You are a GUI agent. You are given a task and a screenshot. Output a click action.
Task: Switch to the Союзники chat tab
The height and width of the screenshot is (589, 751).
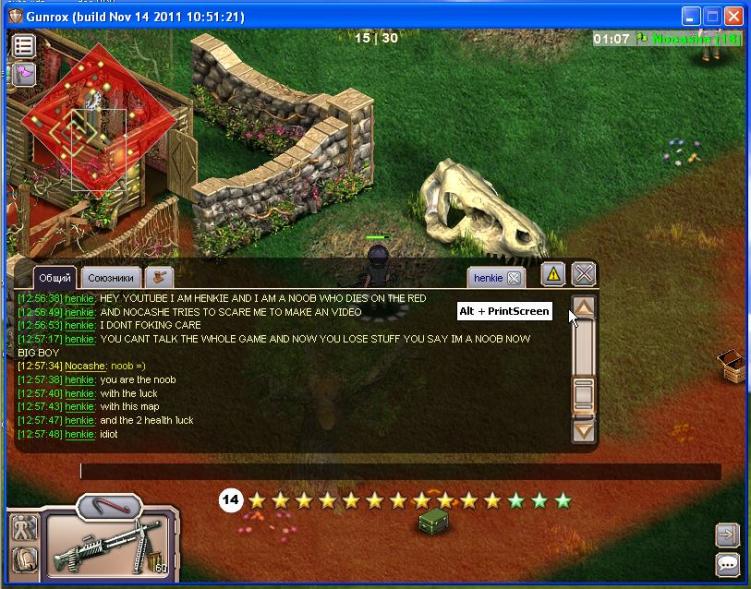(110, 277)
